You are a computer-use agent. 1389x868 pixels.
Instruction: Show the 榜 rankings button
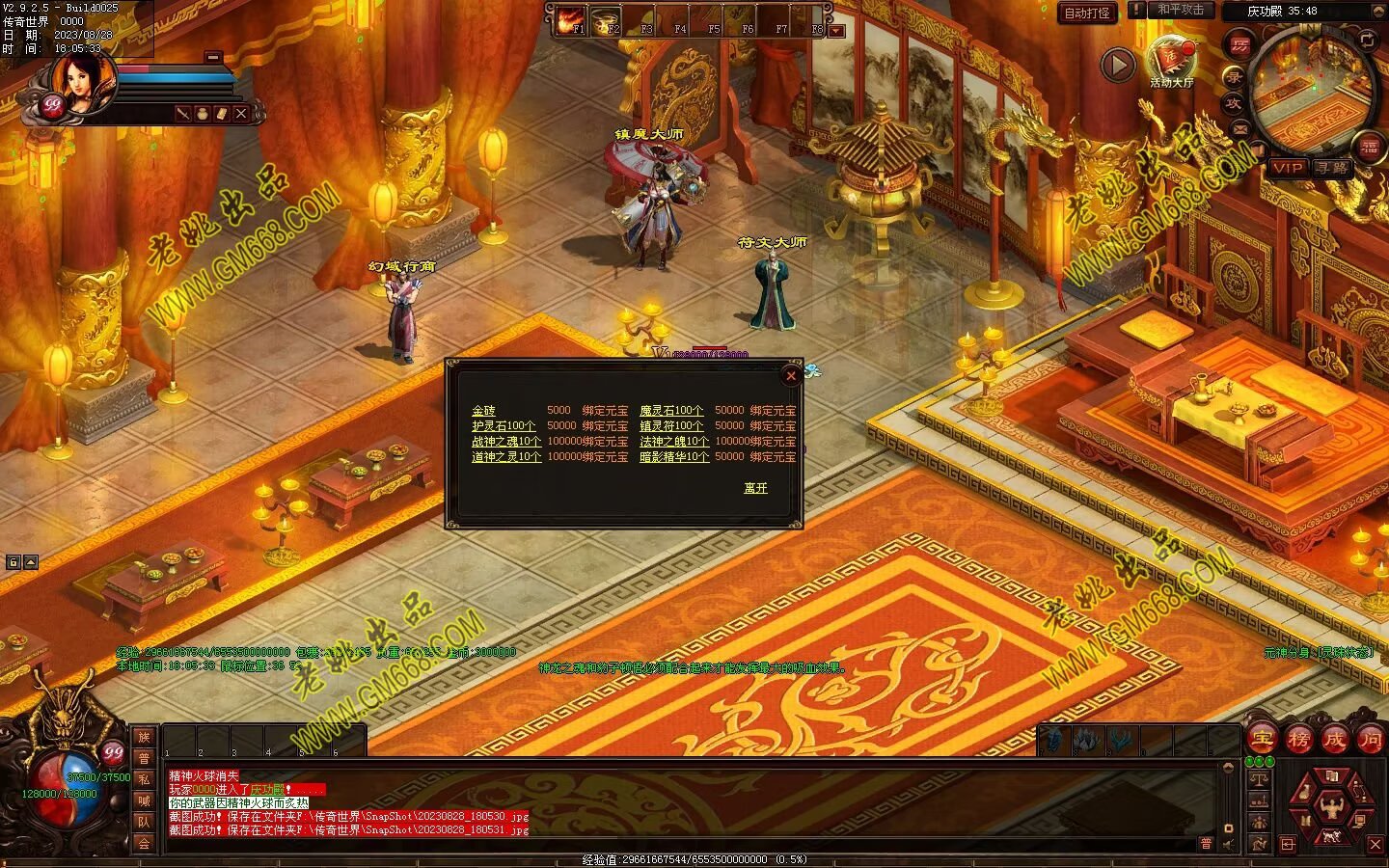click(x=1298, y=740)
